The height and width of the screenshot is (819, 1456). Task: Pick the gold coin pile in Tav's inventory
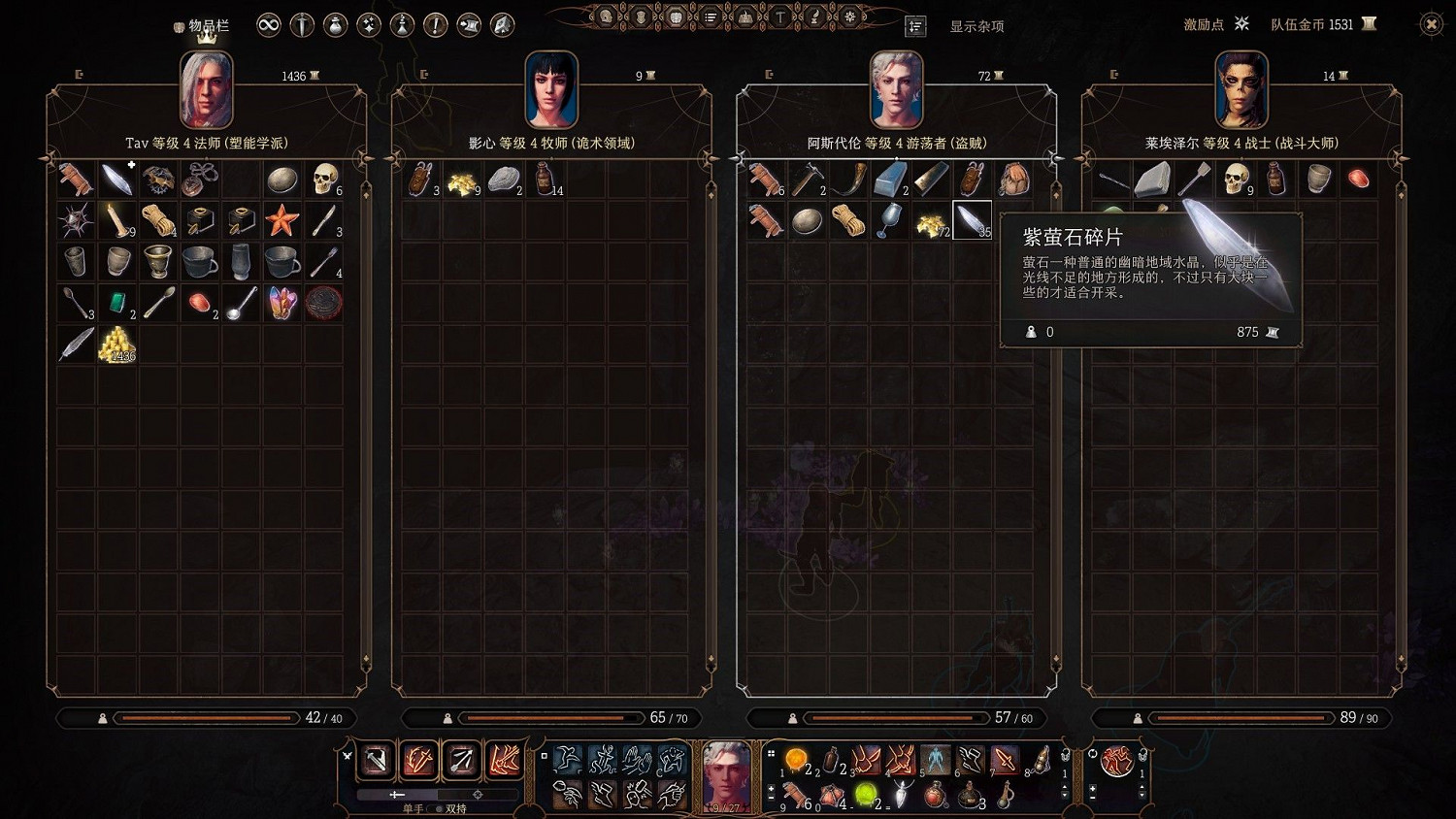pos(116,344)
